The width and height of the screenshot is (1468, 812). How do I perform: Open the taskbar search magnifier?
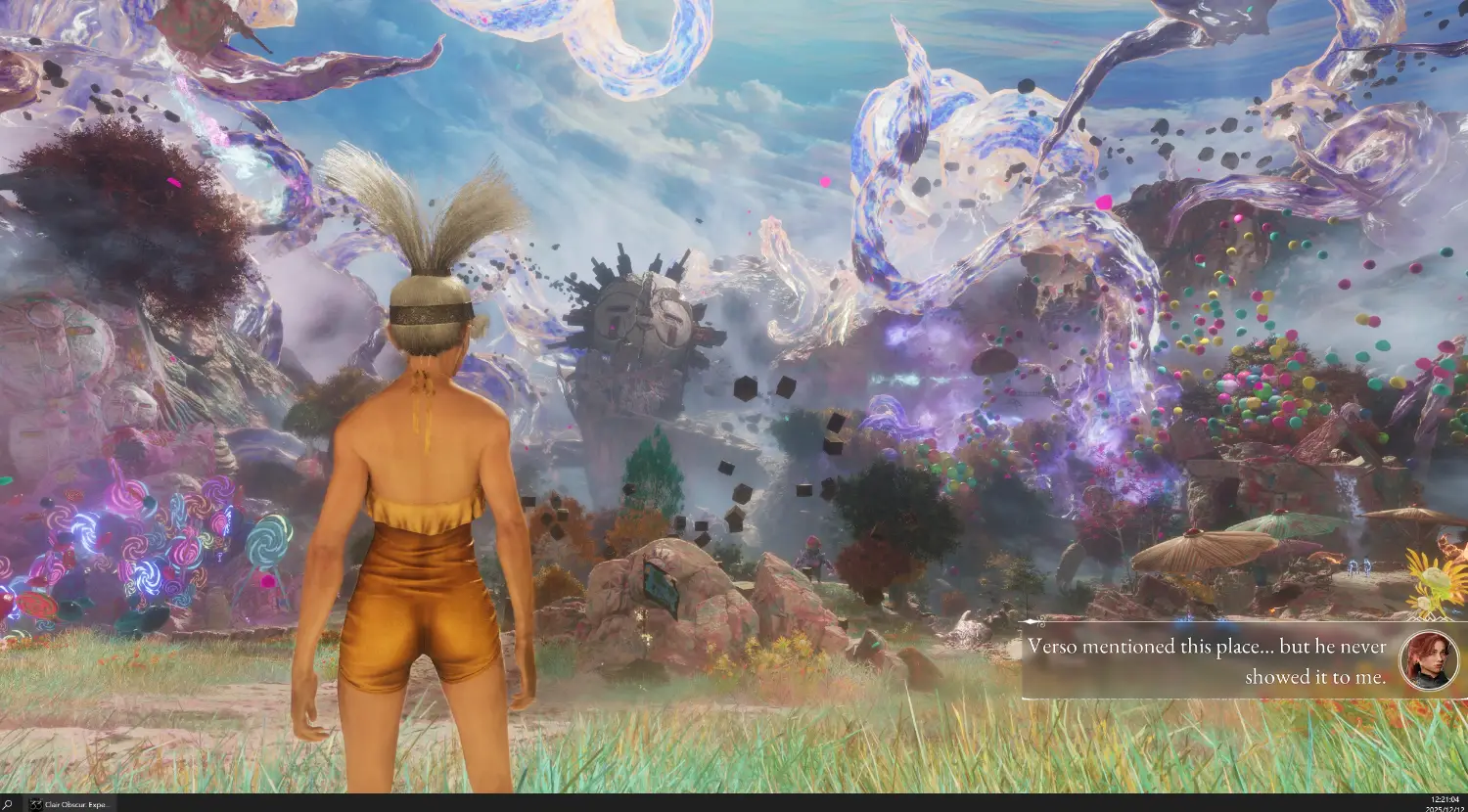[x=8, y=804]
